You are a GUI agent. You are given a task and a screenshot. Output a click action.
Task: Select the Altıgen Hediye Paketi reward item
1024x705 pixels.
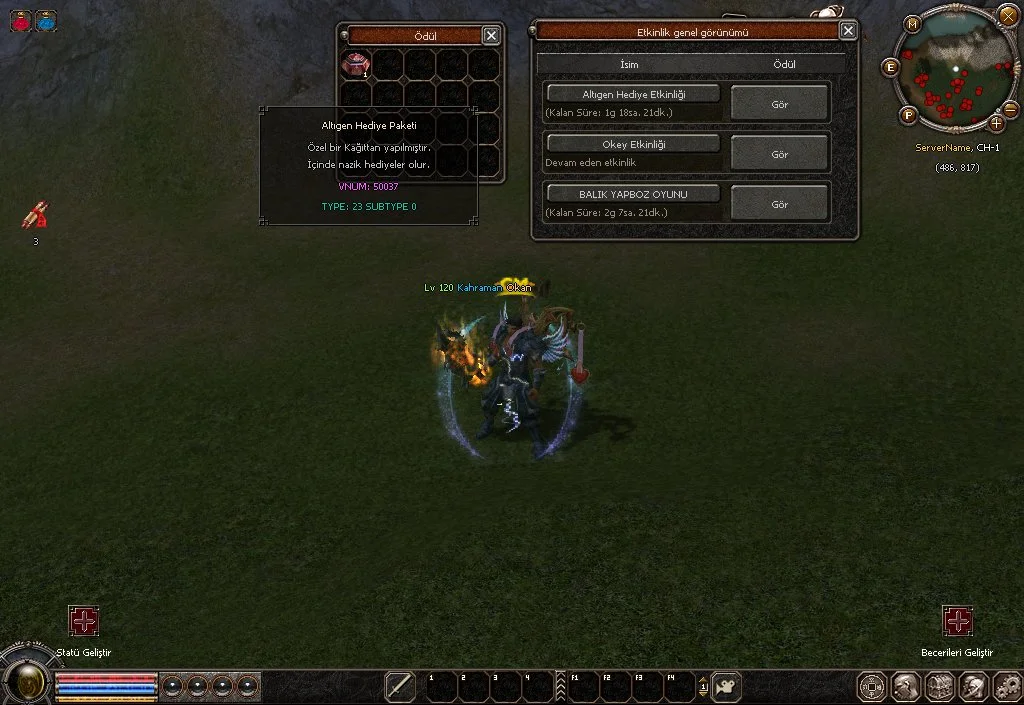pos(356,65)
